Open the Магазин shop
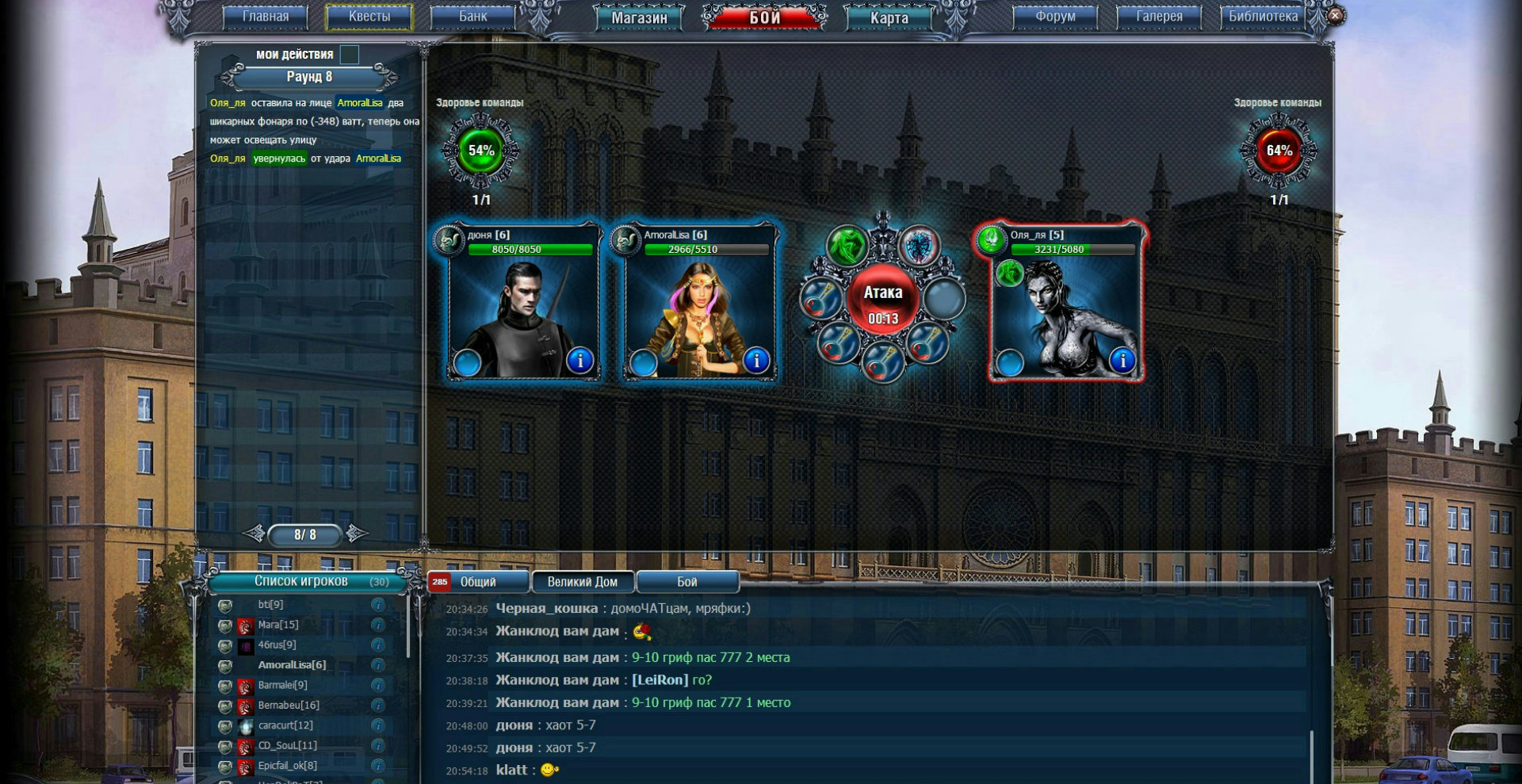 pos(639,17)
